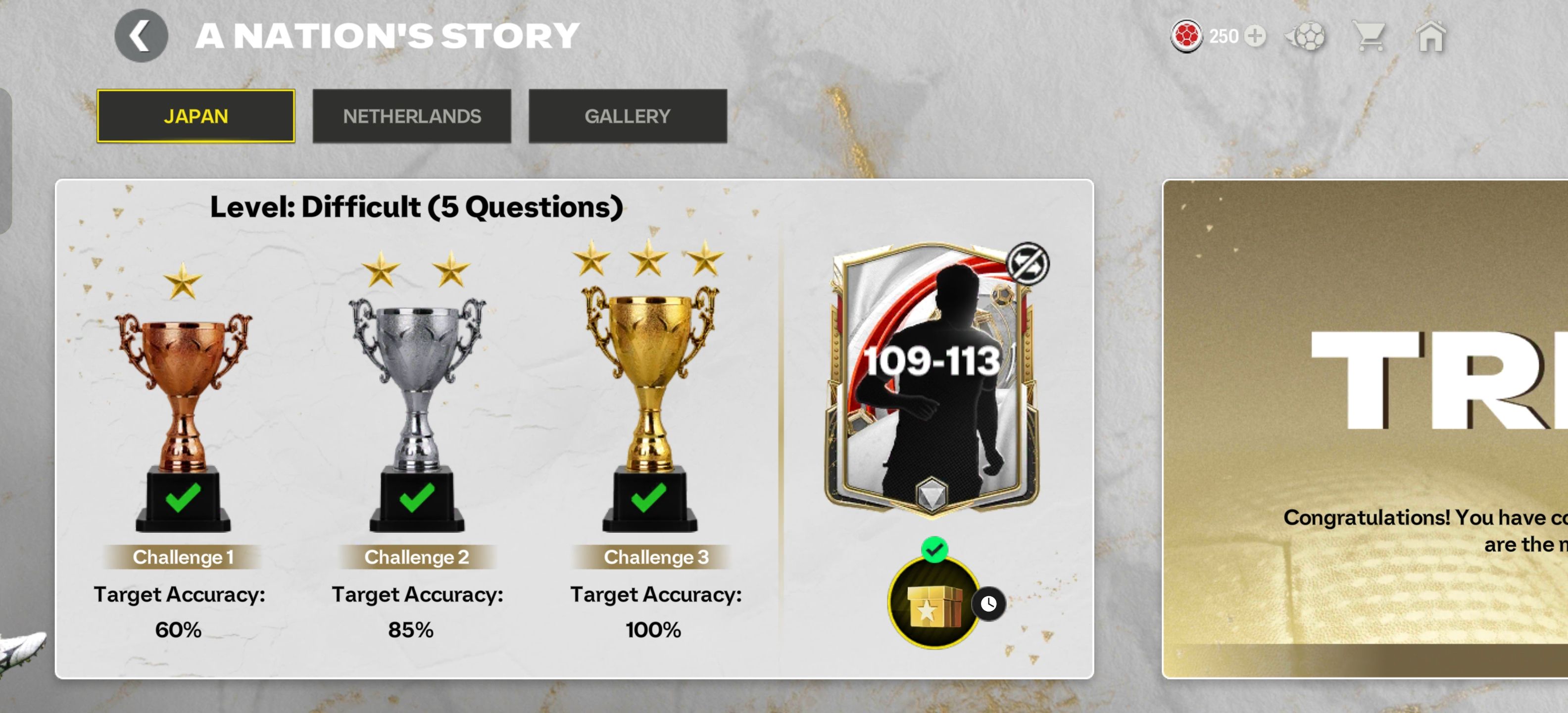Check the clock timer on reward
Image resolution: width=1568 pixels, height=713 pixels.
tap(988, 604)
